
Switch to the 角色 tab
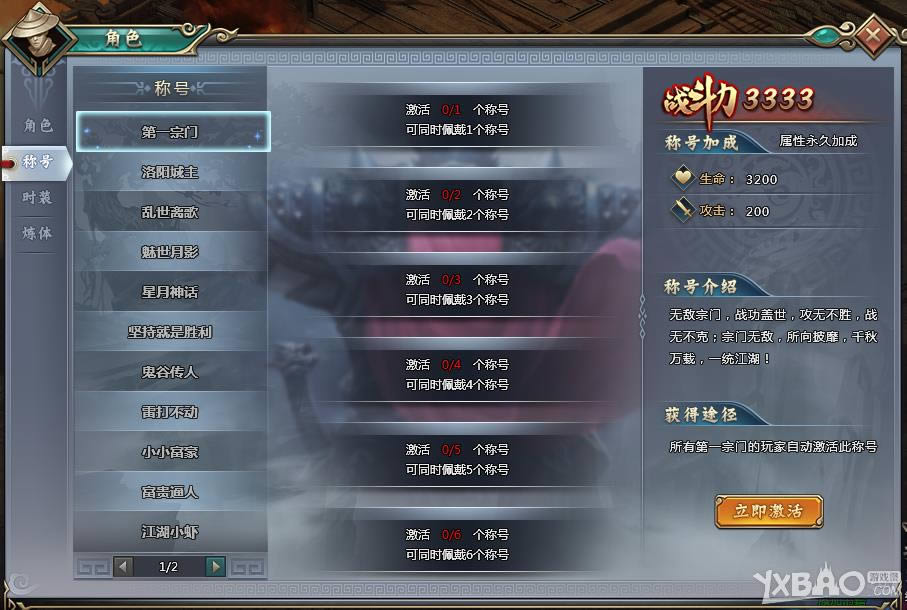click(38, 126)
